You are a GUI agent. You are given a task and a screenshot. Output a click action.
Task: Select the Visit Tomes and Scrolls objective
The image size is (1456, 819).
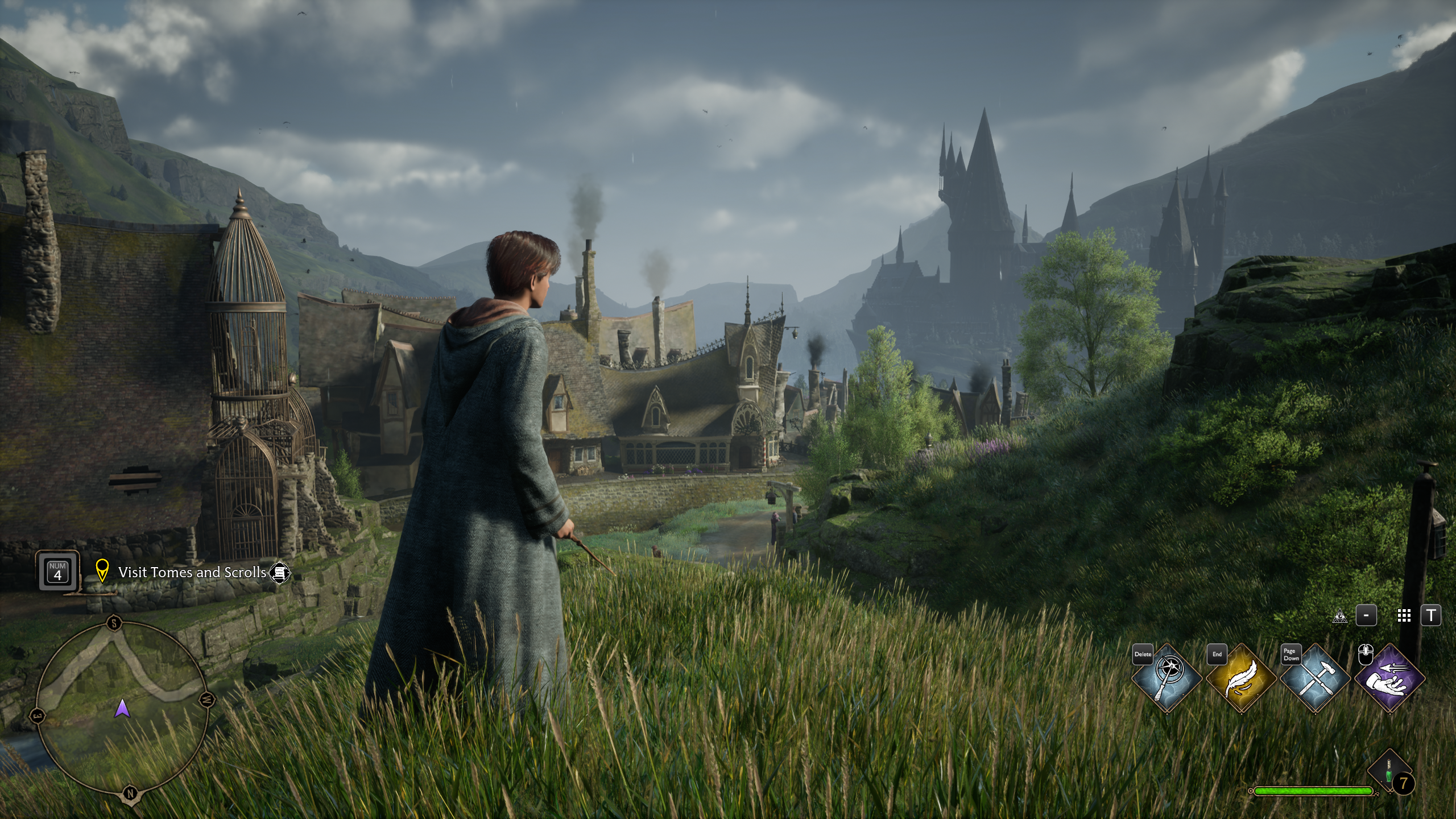tap(192, 572)
